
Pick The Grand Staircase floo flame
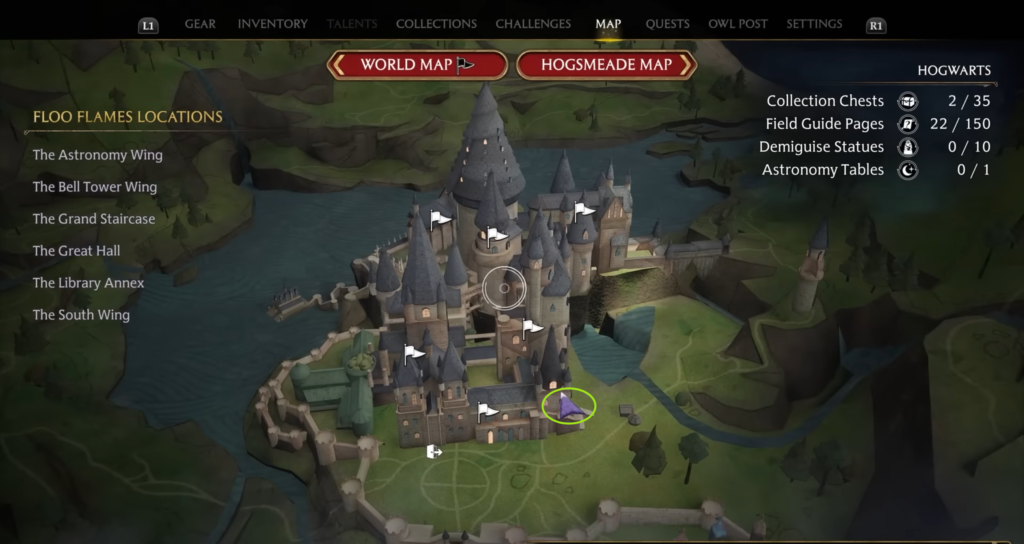tap(94, 219)
